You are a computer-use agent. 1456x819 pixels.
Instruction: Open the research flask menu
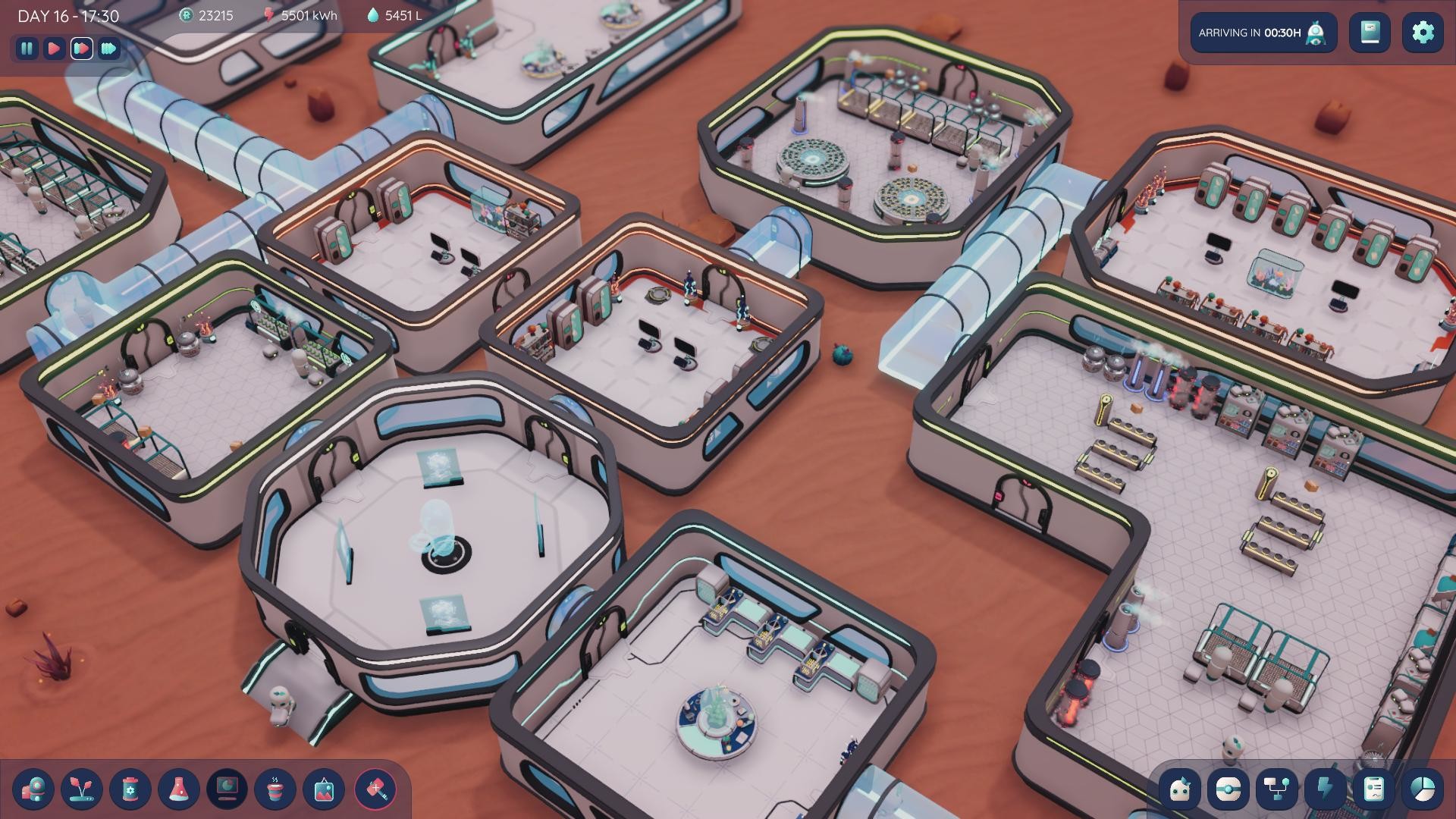(x=179, y=789)
